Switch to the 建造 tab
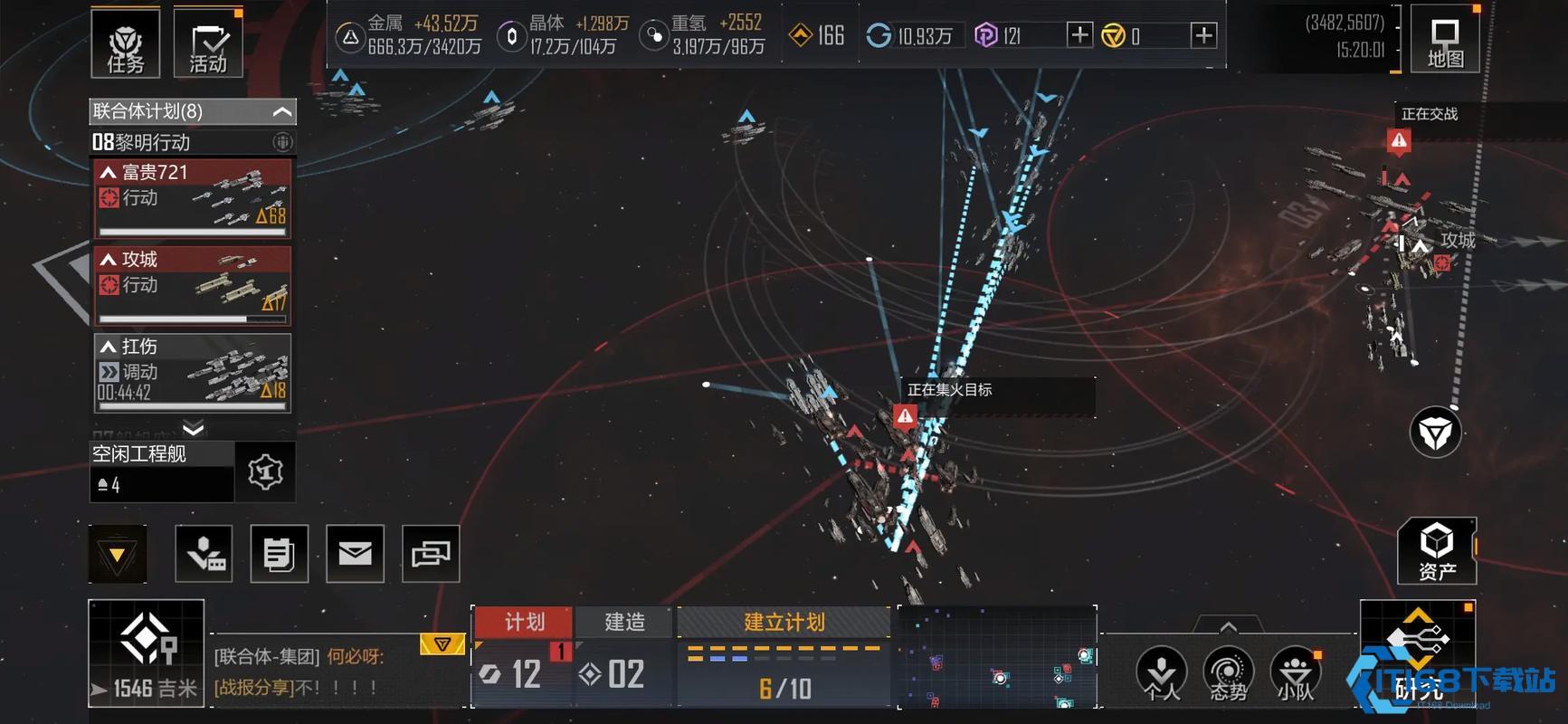1568x724 pixels. click(x=624, y=622)
